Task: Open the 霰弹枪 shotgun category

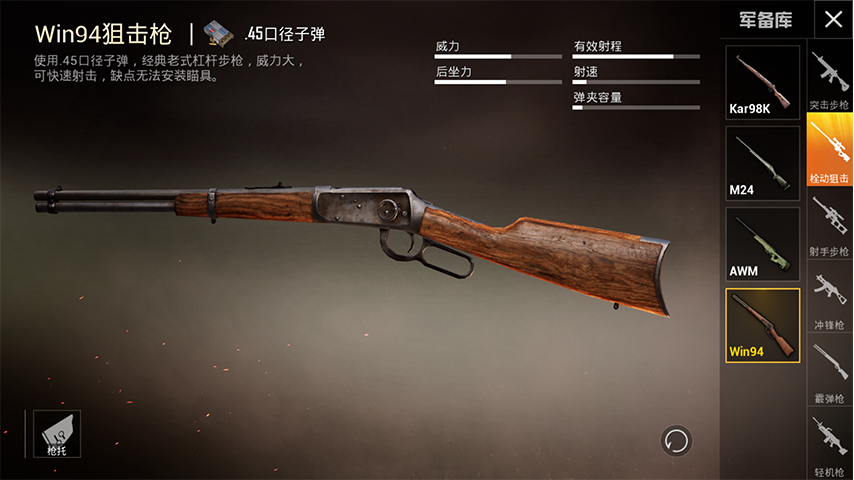Action: (x=829, y=373)
